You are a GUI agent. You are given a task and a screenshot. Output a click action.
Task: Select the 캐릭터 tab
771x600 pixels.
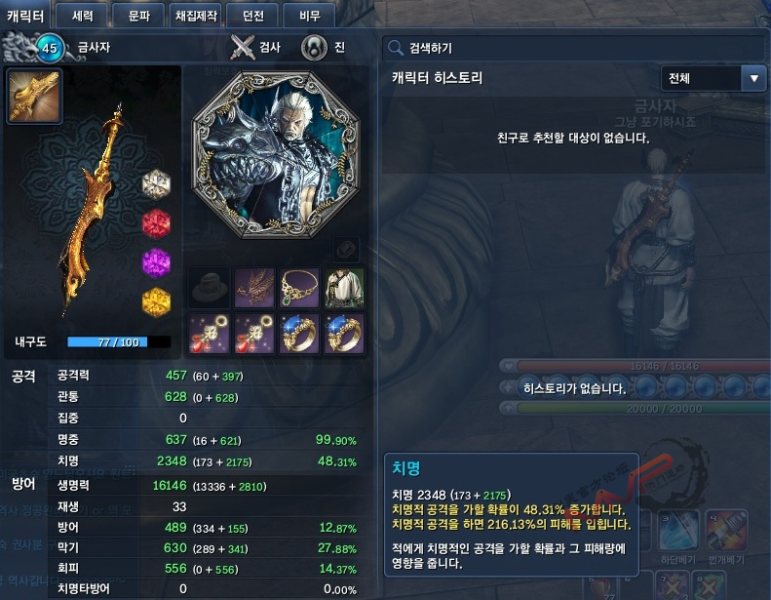(x=25, y=15)
